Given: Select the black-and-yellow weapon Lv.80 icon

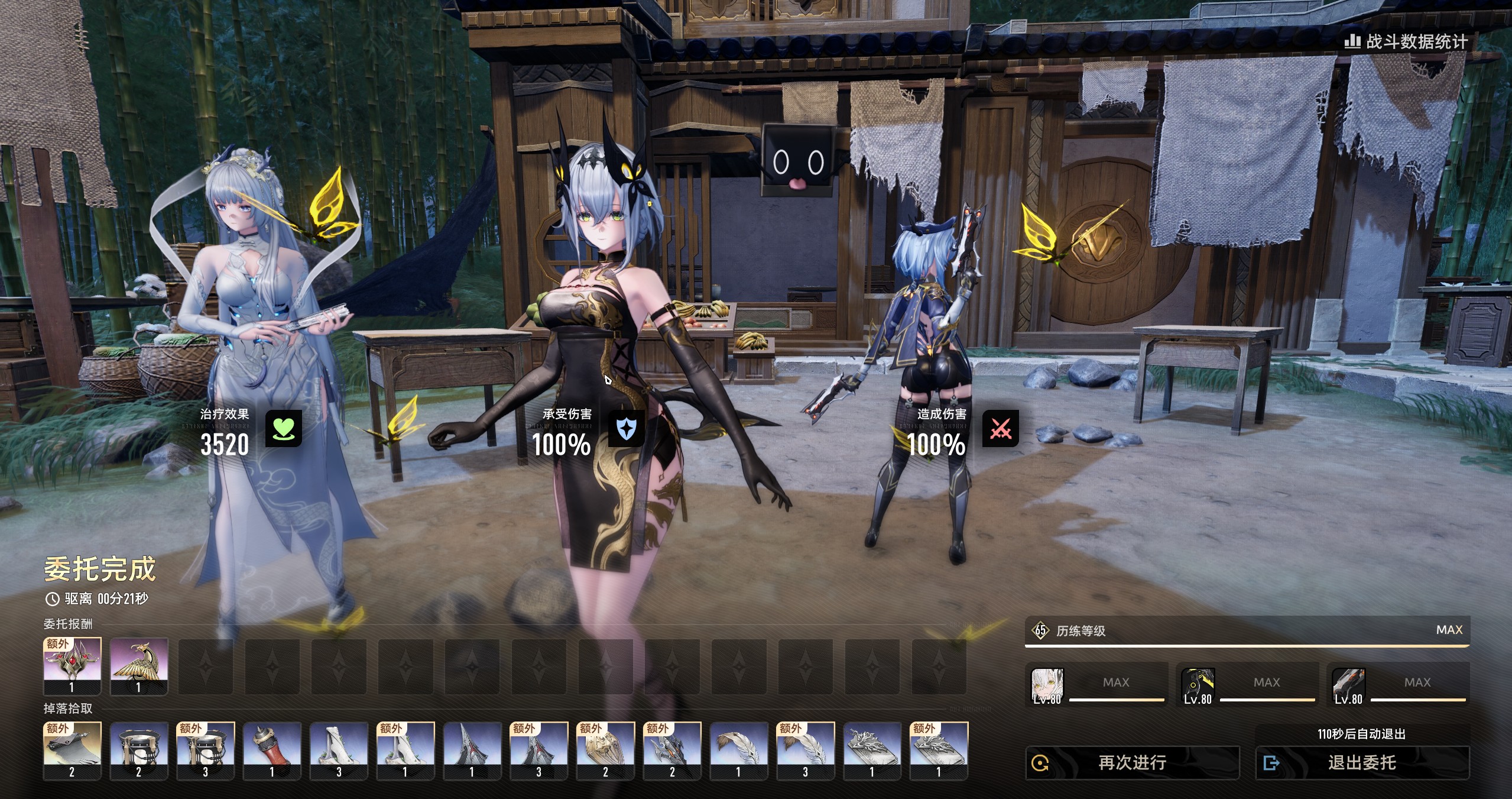Looking at the screenshot, I should click(x=1198, y=686).
